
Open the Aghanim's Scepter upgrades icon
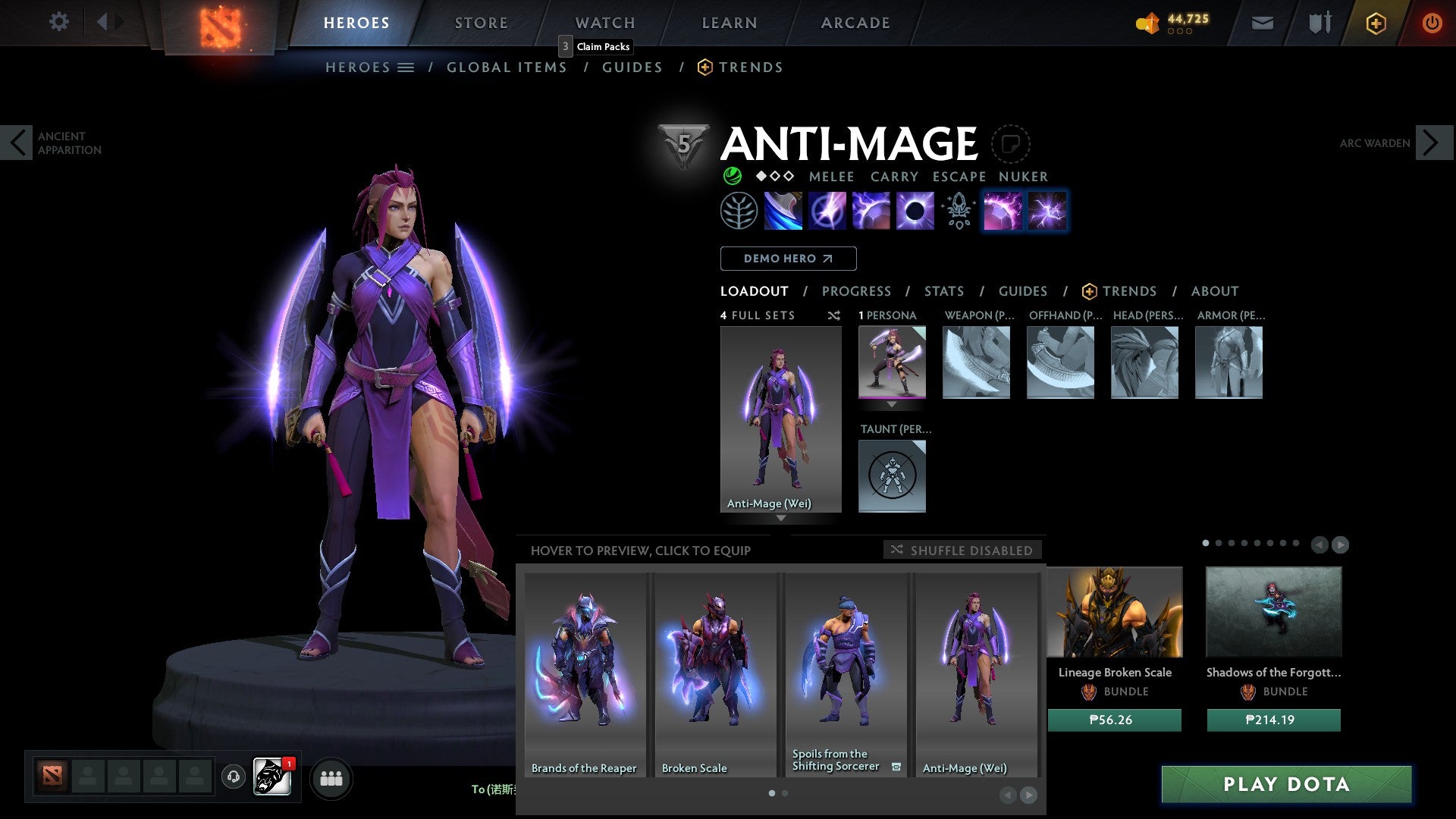point(957,210)
